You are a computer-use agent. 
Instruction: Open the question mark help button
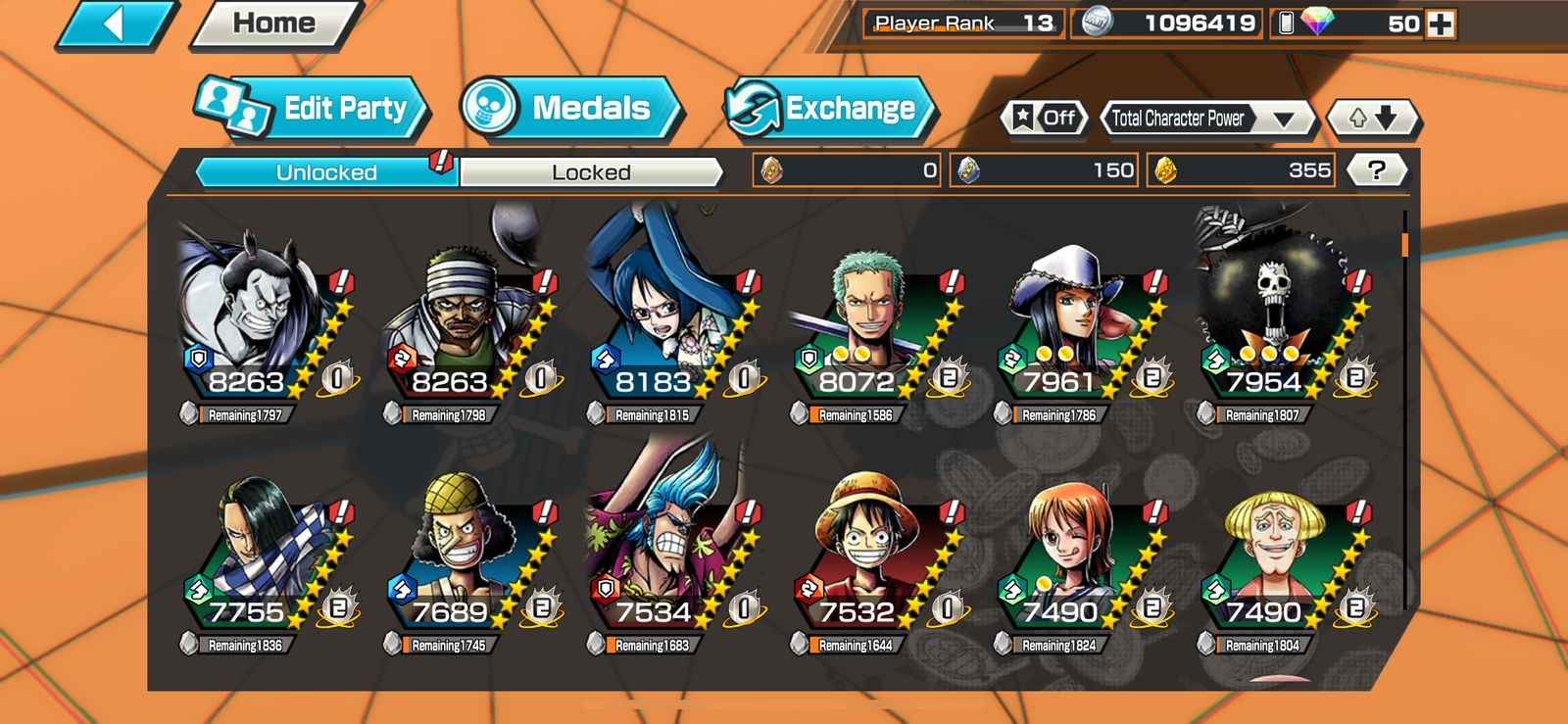1377,170
